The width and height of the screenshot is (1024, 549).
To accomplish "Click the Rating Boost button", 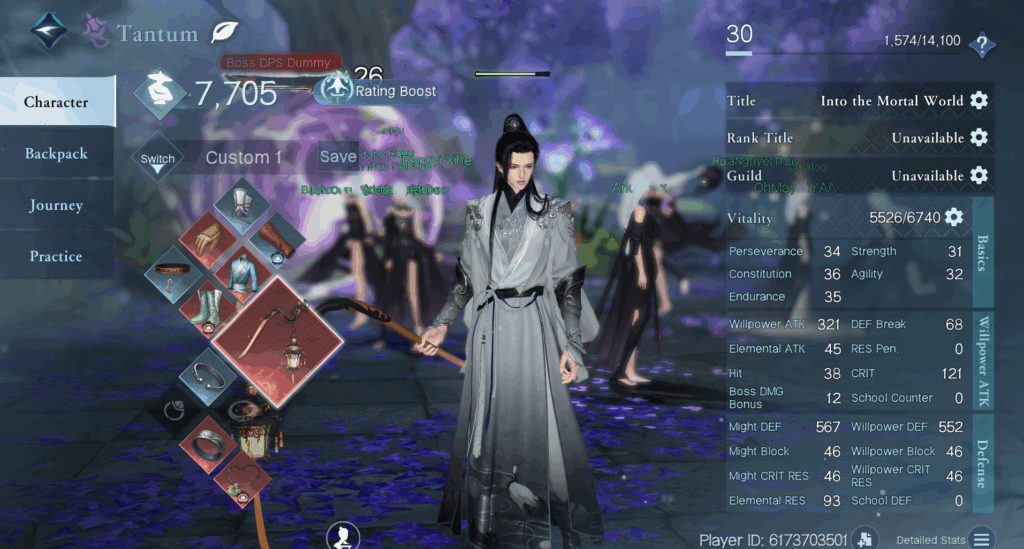I will [x=379, y=91].
